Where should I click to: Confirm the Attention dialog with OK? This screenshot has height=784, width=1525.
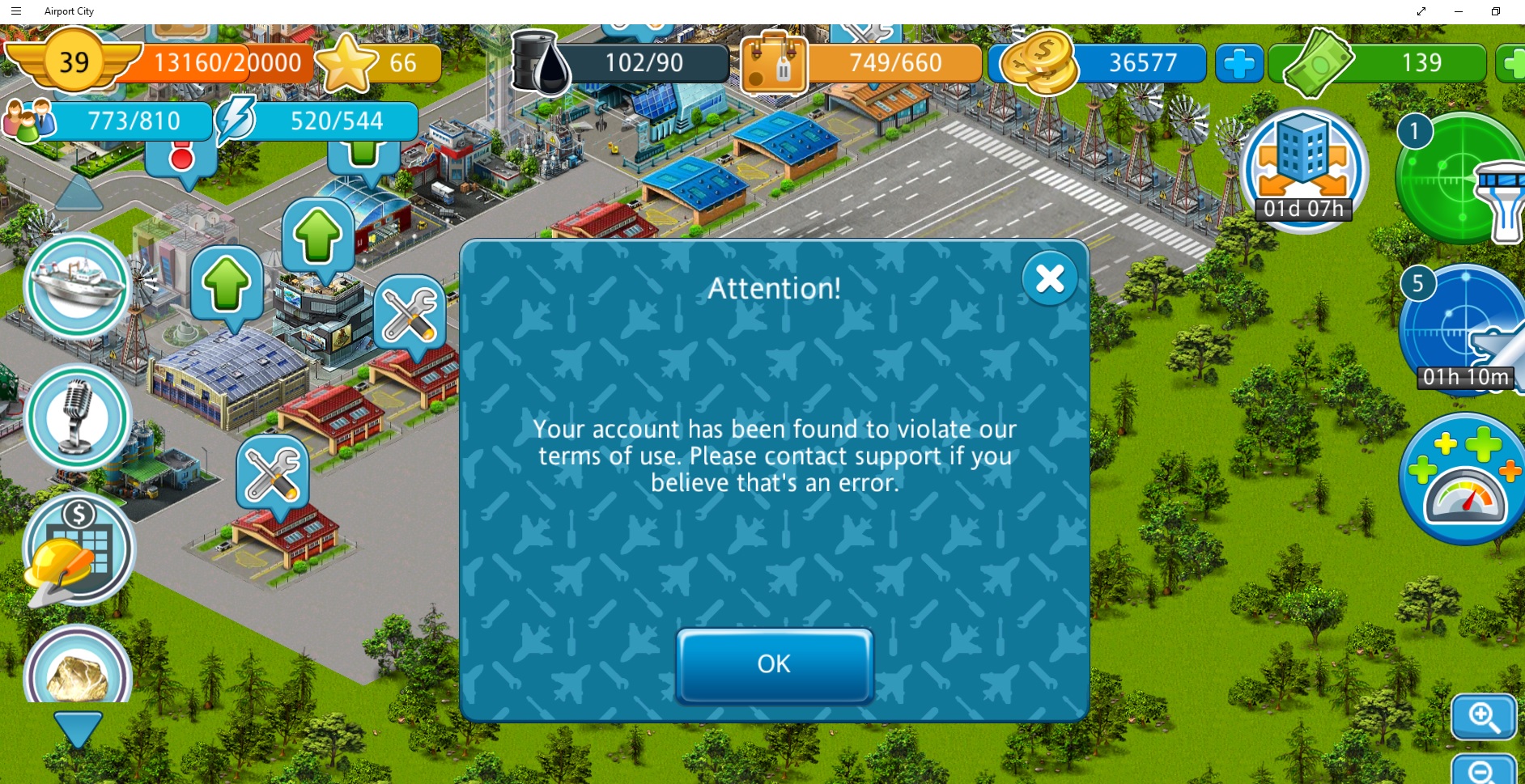click(x=775, y=664)
